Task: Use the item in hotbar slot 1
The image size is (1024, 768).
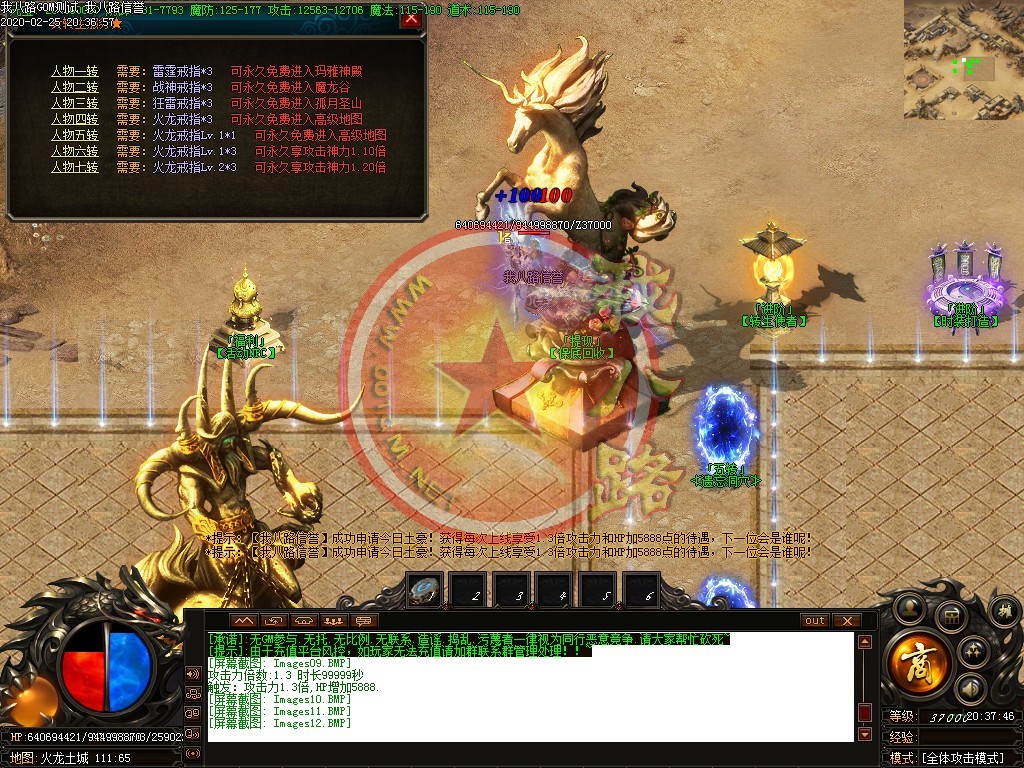Action: pyautogui.click(x=425, y=590)
